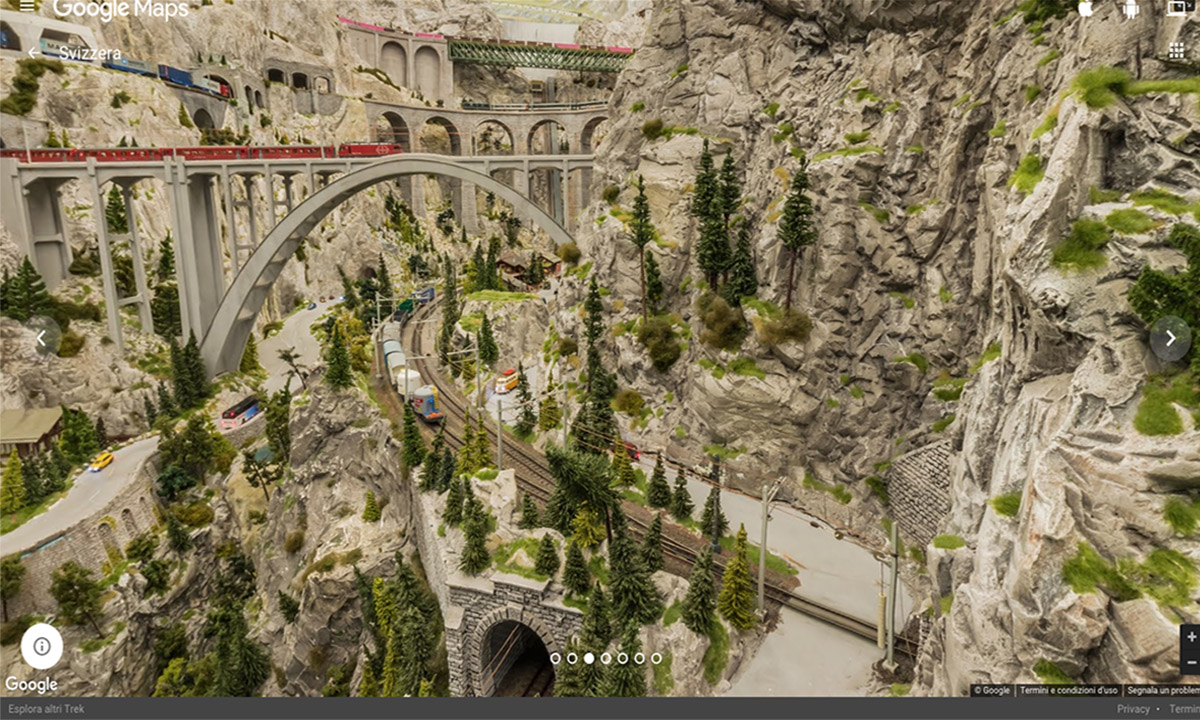Open the info circle button

pos(42,646)
